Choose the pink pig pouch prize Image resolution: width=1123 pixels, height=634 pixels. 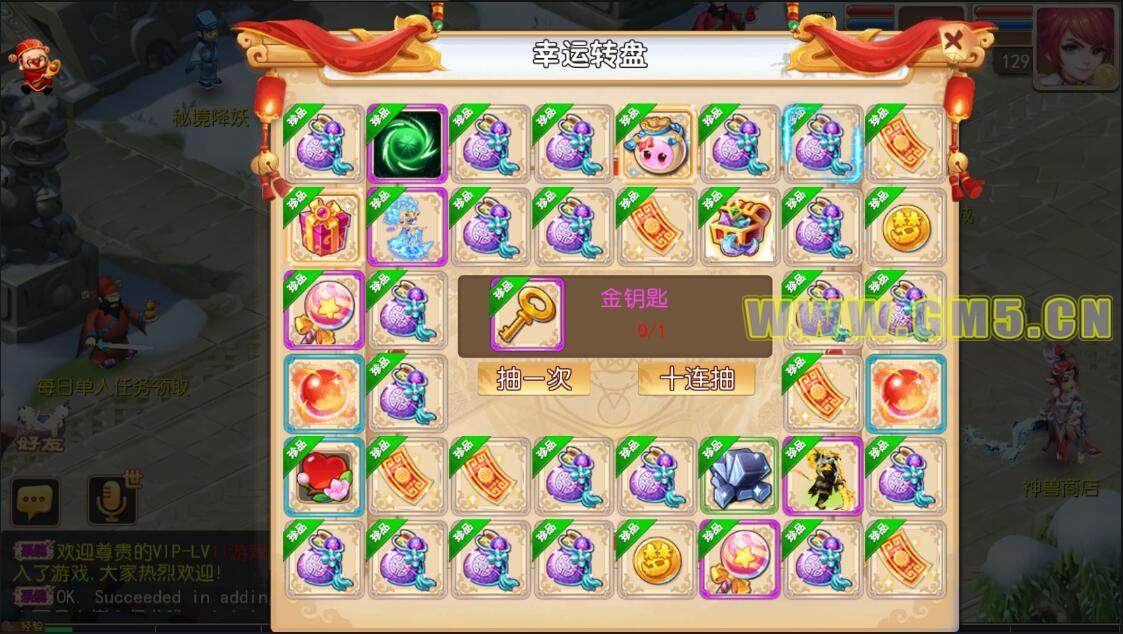pos(656,144)
